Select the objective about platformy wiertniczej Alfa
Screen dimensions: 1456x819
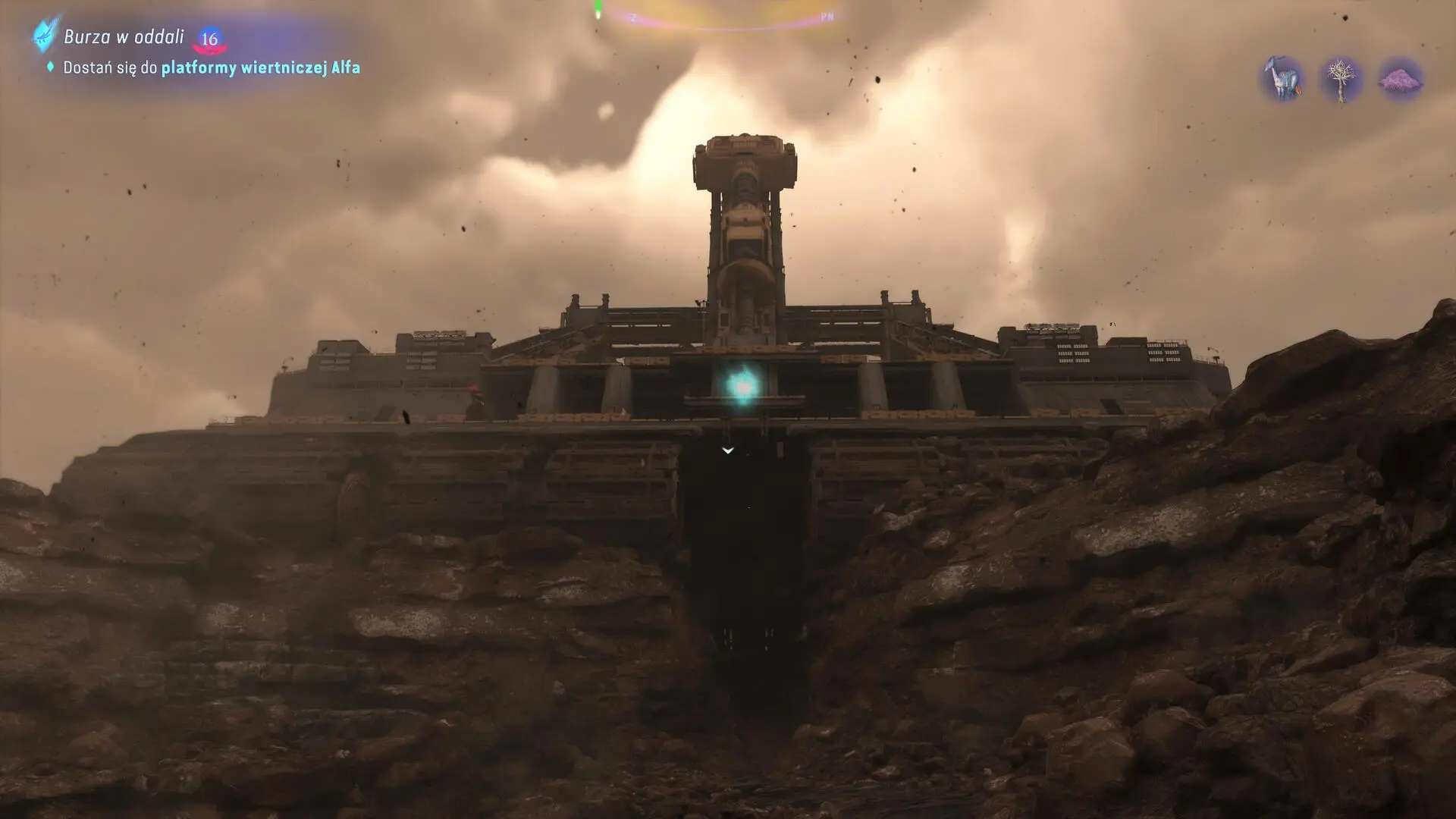(x=211, y=67)
